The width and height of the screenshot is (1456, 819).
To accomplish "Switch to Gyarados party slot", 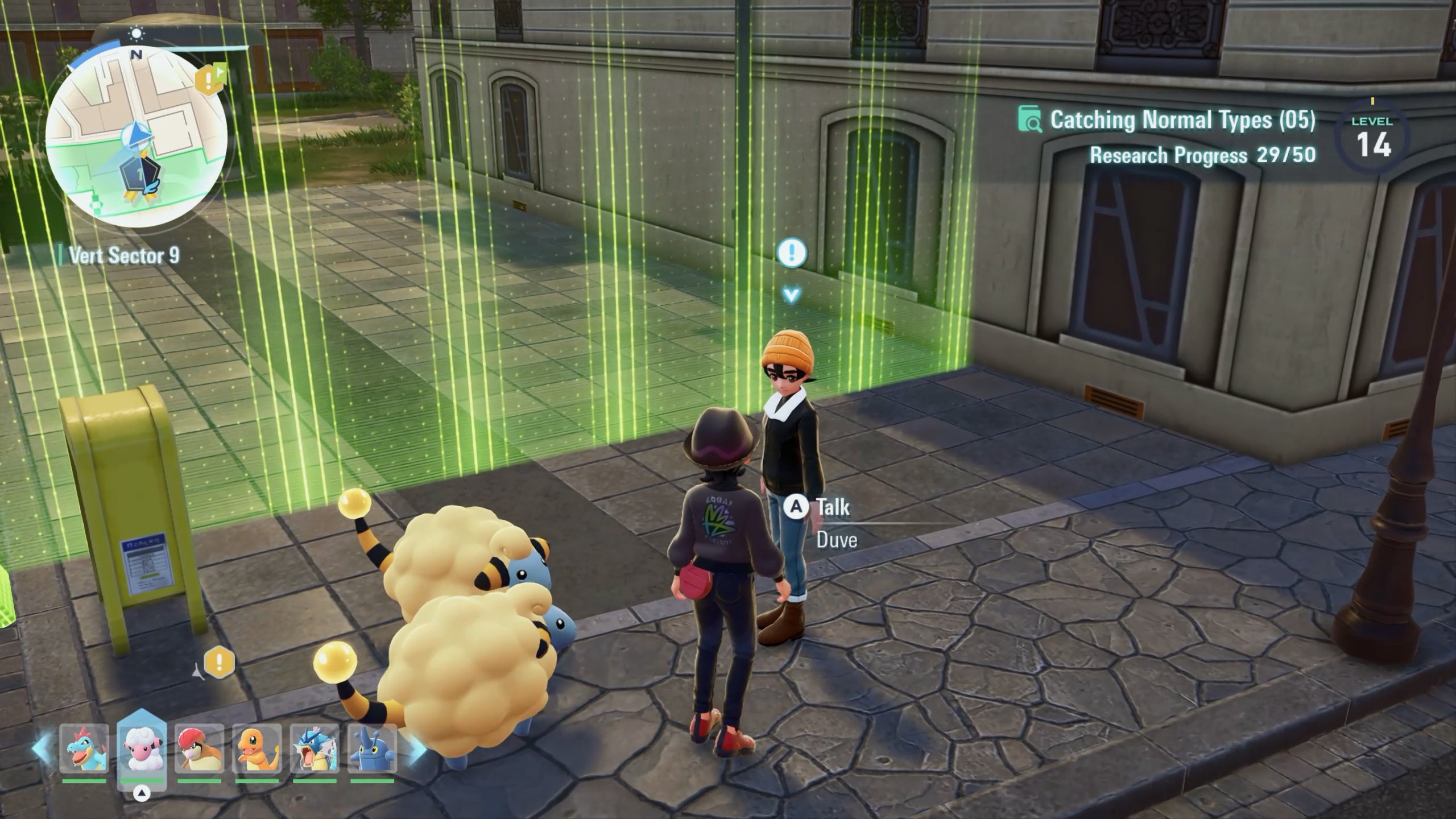I will (x=315, y=748).
